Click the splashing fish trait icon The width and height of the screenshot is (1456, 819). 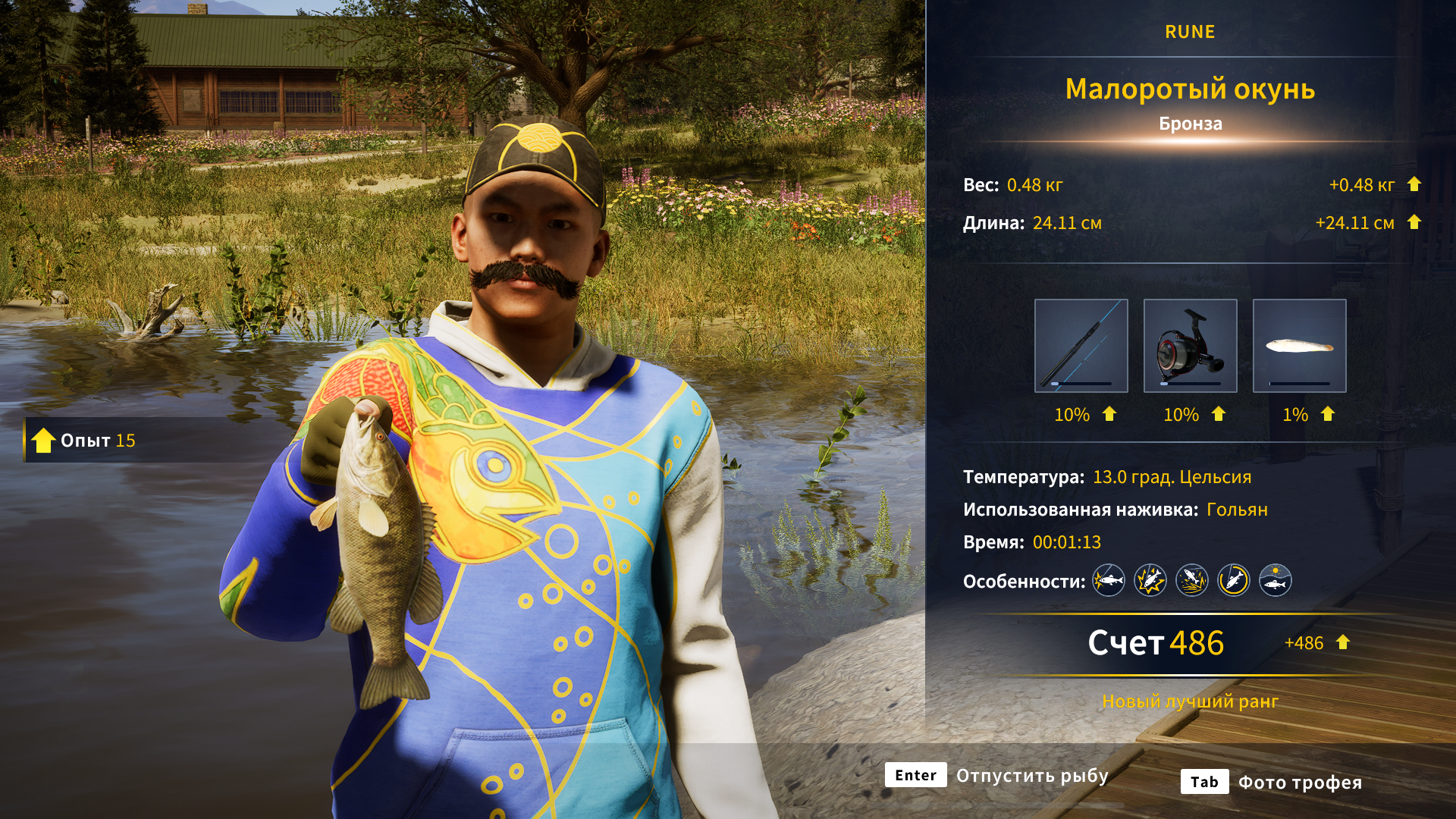tap(1191, 581)
